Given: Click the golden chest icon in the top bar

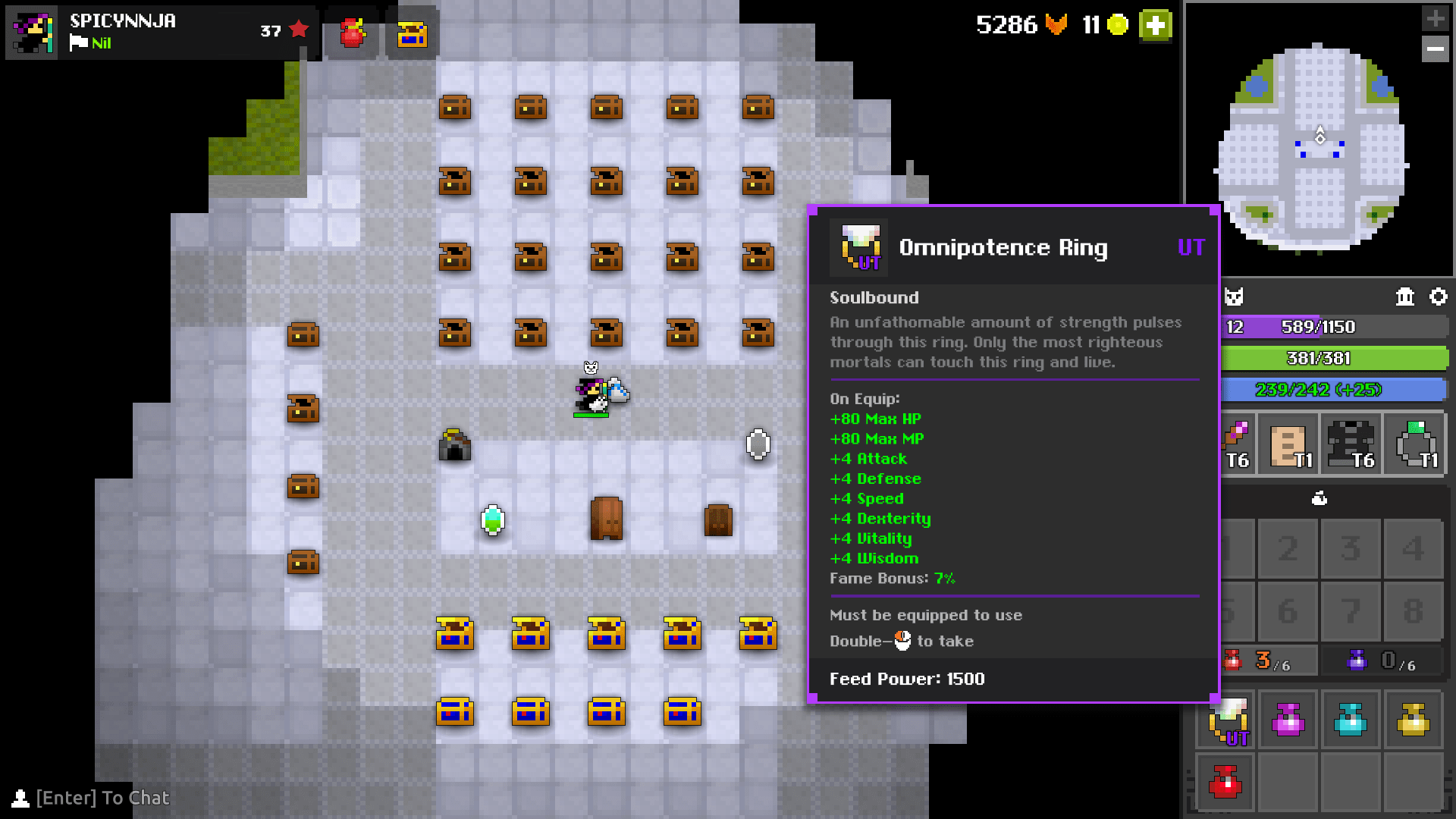Looking at the screenshot, I should tap(413, 33).
